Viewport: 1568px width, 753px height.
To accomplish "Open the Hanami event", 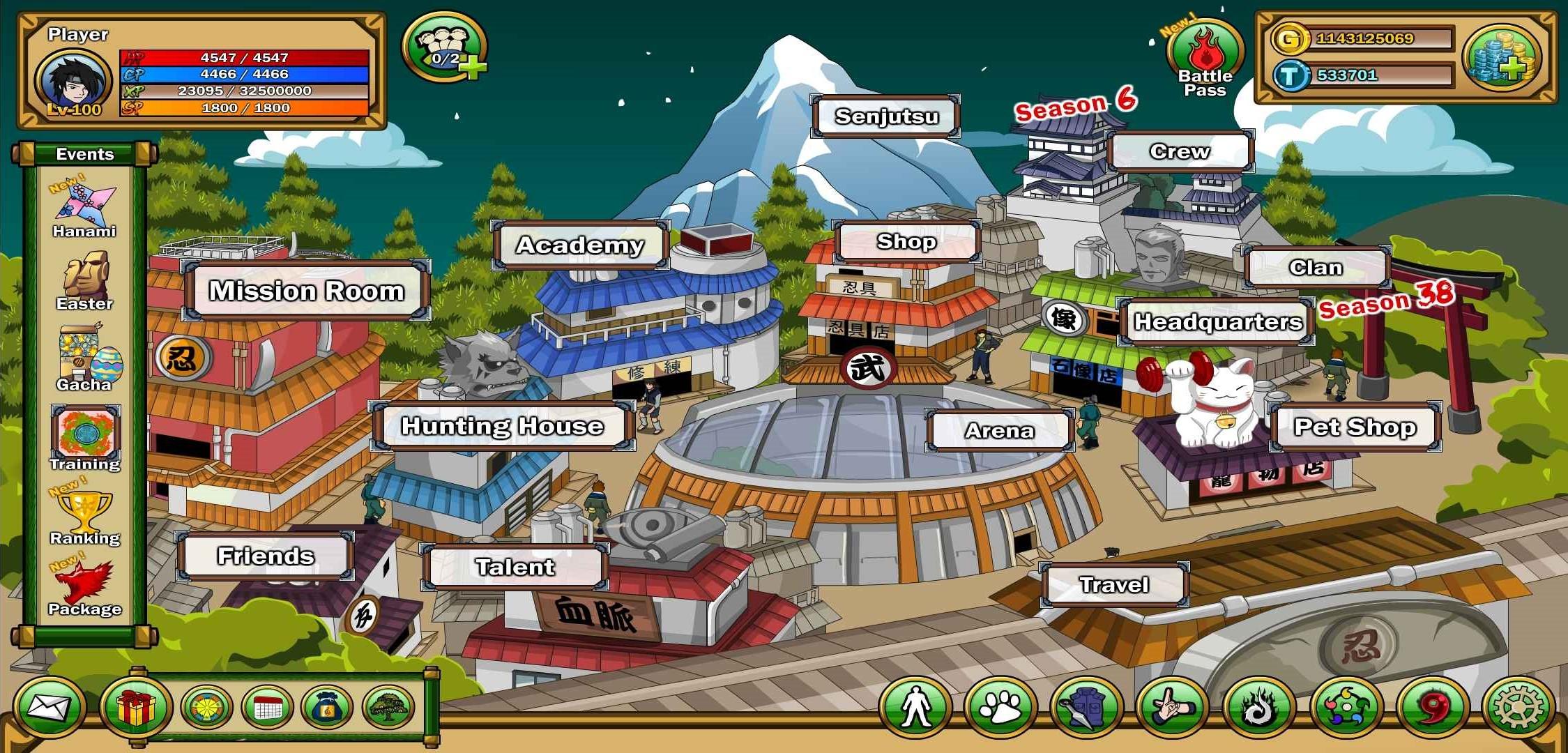I will pos(84,211).
